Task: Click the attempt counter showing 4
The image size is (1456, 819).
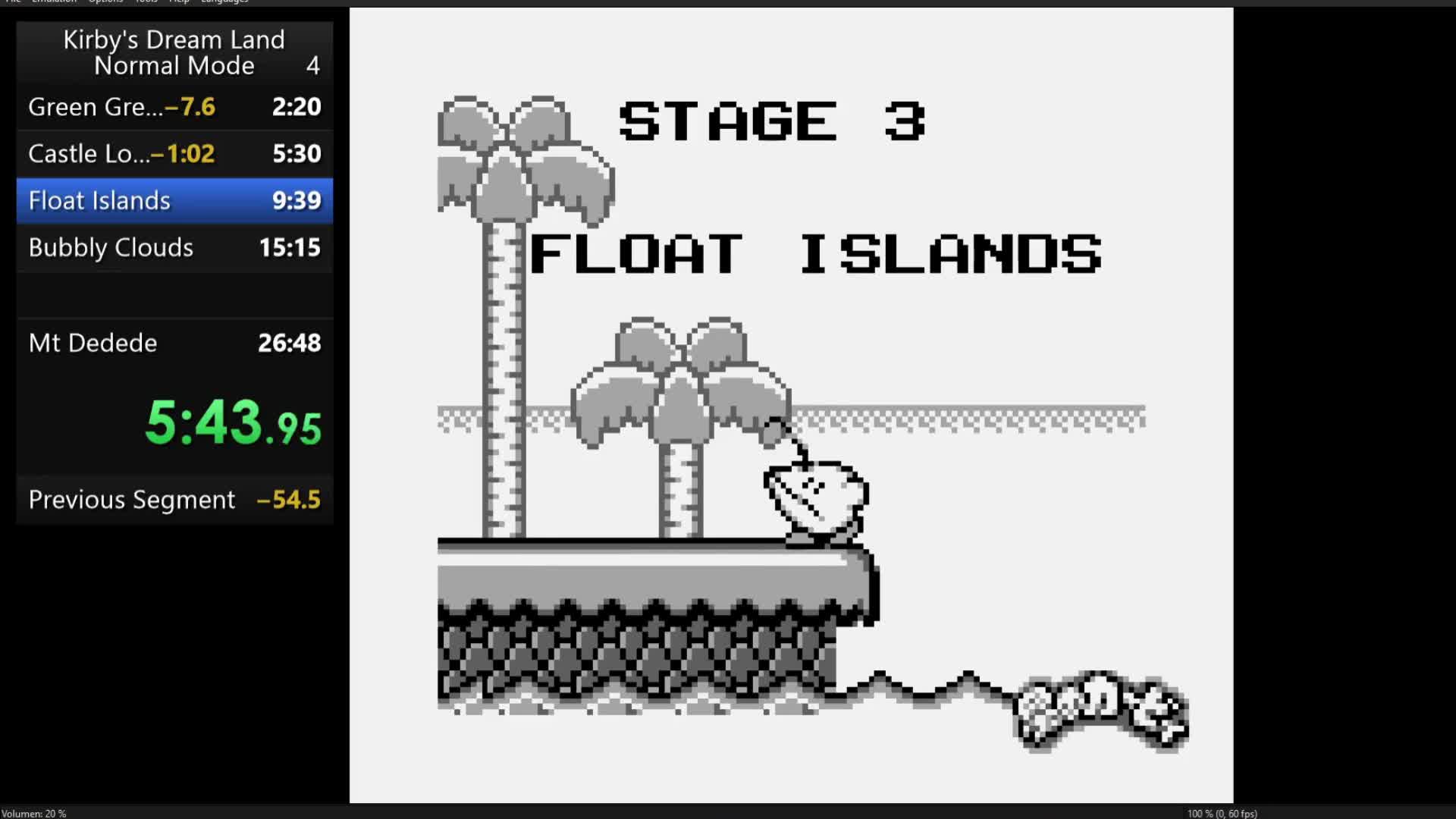Action: pyautogui.click(x=311, y=66)
